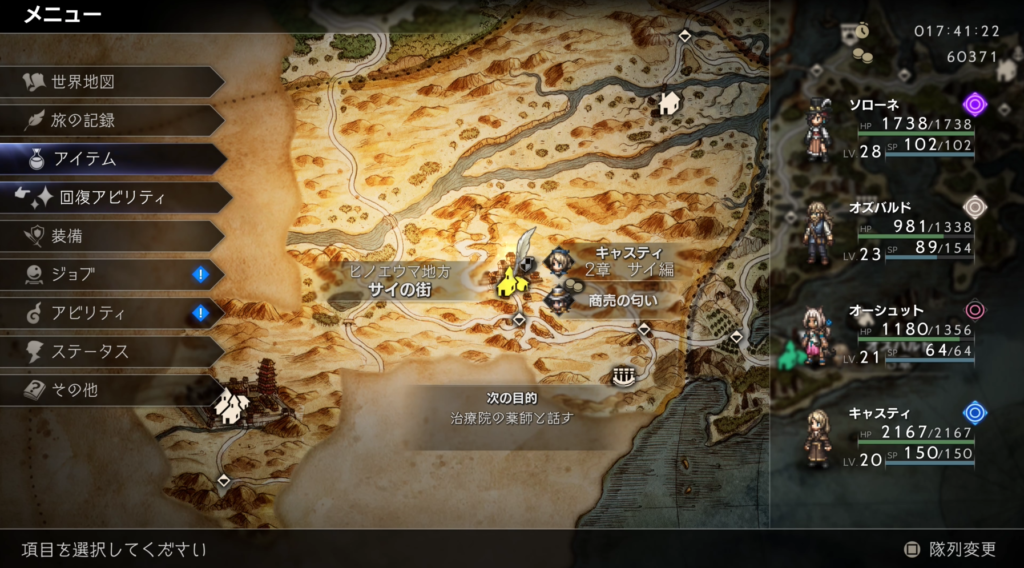This screenshot has width=1024, height=568.
Task: Click the white house marker on map
Action: click(667, 101)
